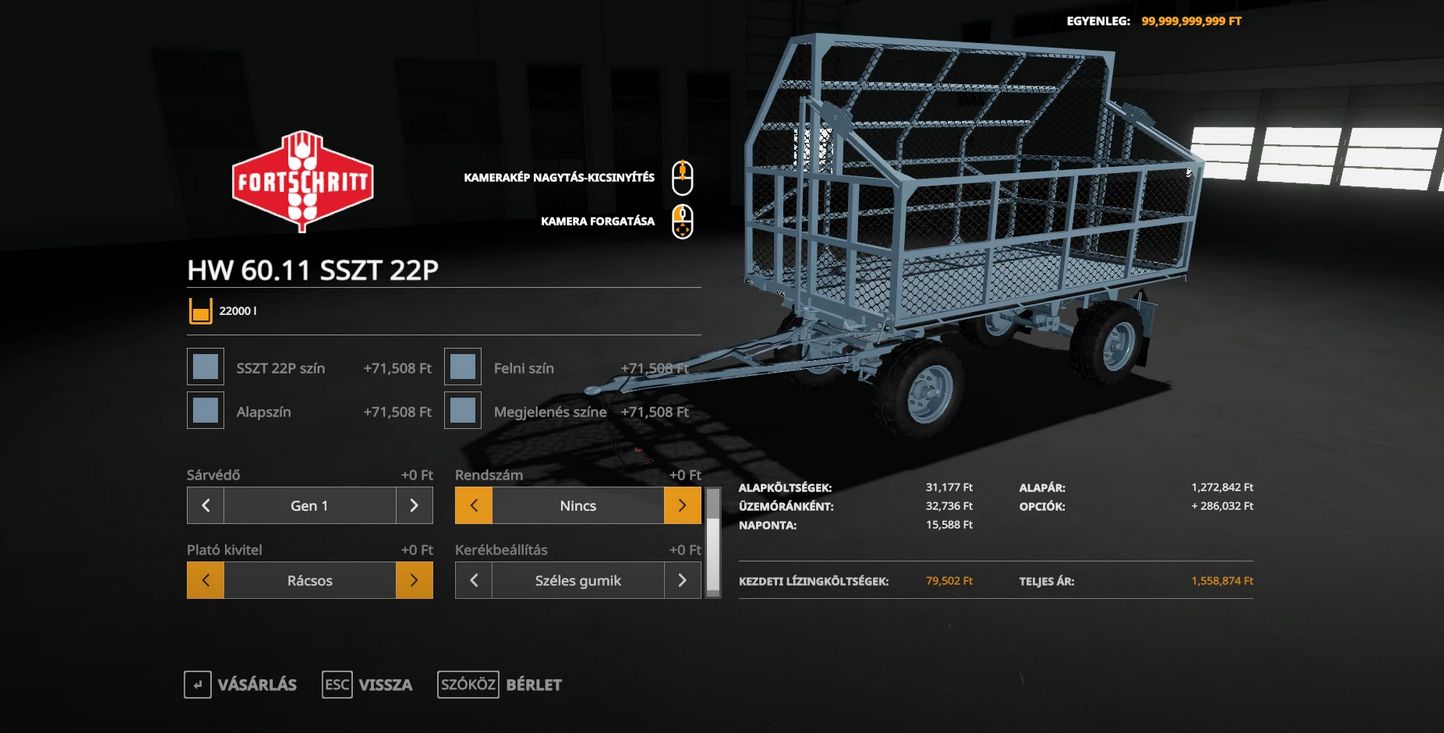The image size is (1444, 733).
Task: Open the Megjelenés színe color swatch
Action: coord(462,411)
